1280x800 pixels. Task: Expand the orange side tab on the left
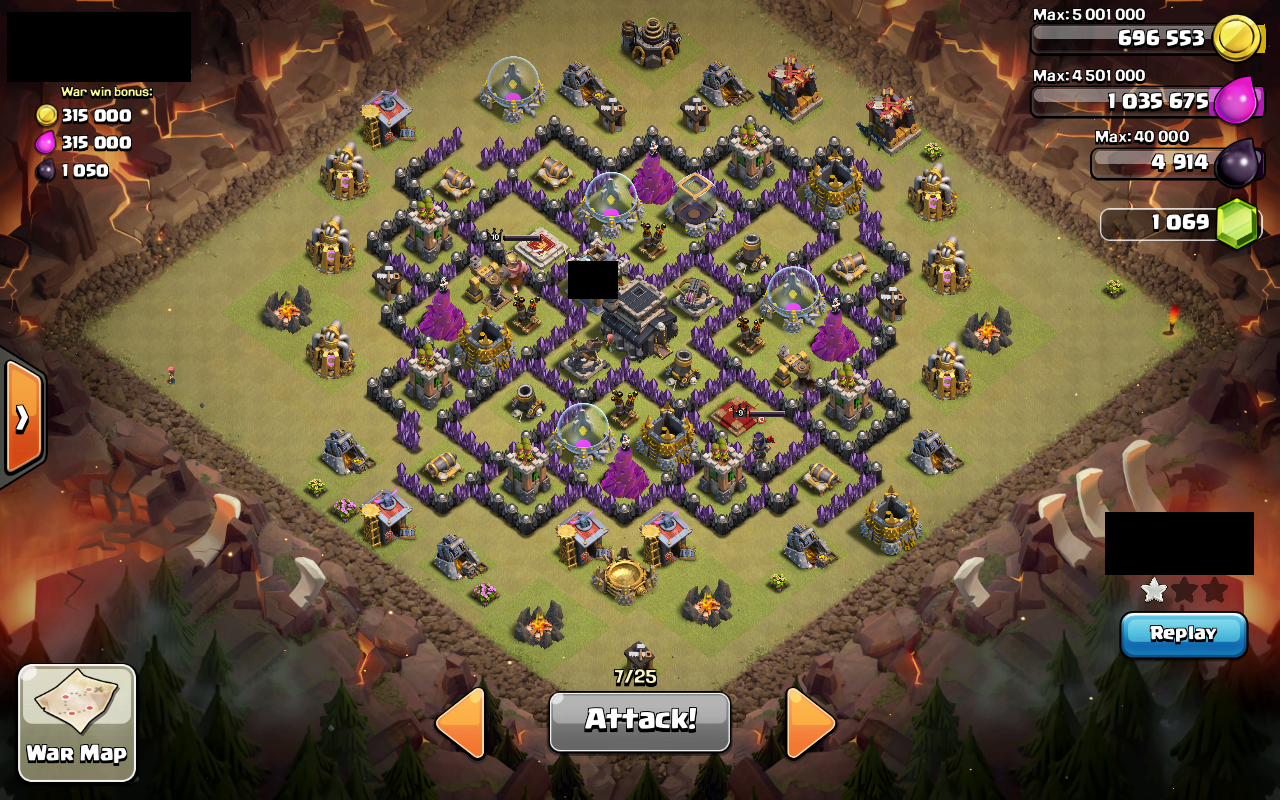coord(22,415)
